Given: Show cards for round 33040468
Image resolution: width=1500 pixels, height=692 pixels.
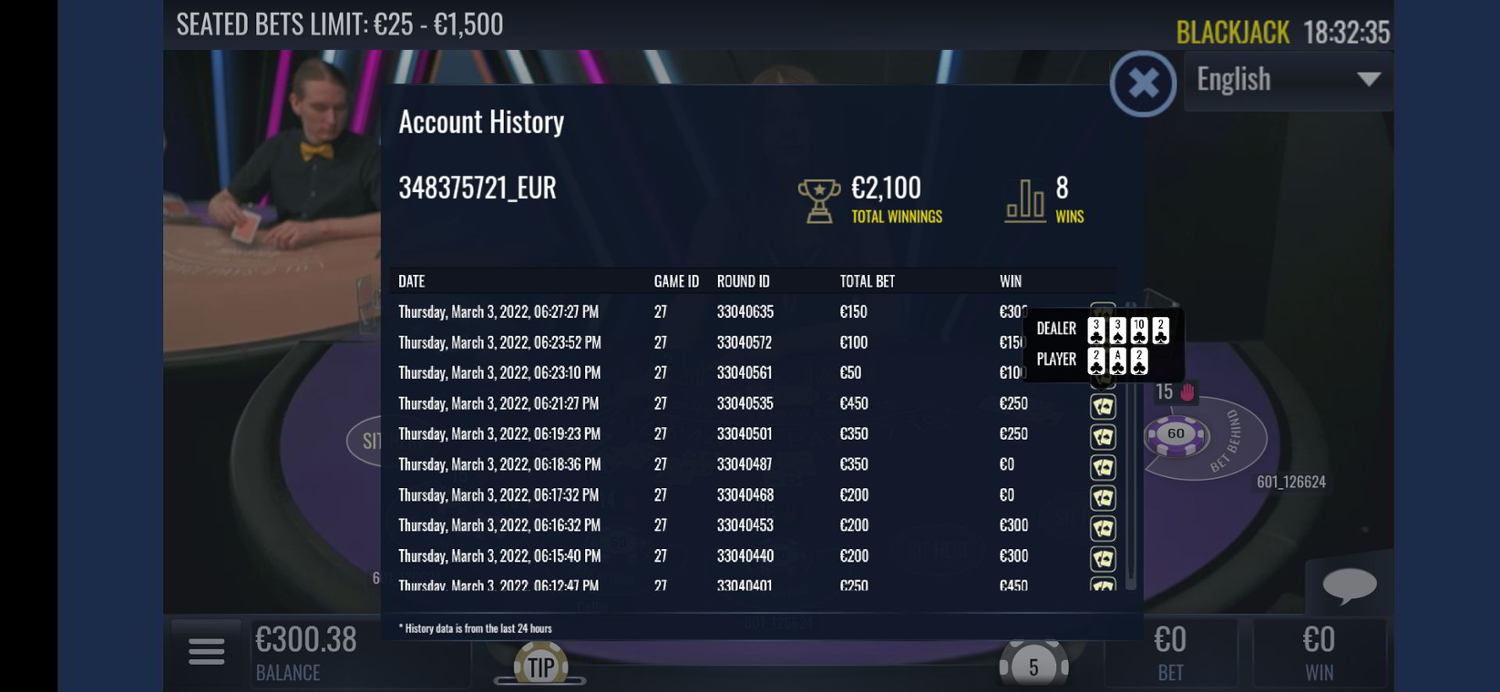Looking at the screenshot, I should click(1102, 497).
